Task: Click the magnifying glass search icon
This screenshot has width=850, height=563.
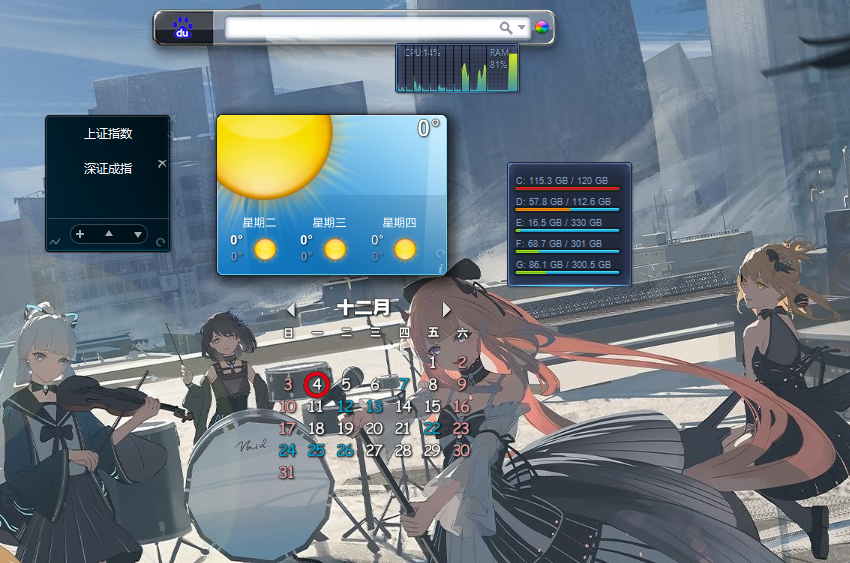Action: tap(507, 28)
